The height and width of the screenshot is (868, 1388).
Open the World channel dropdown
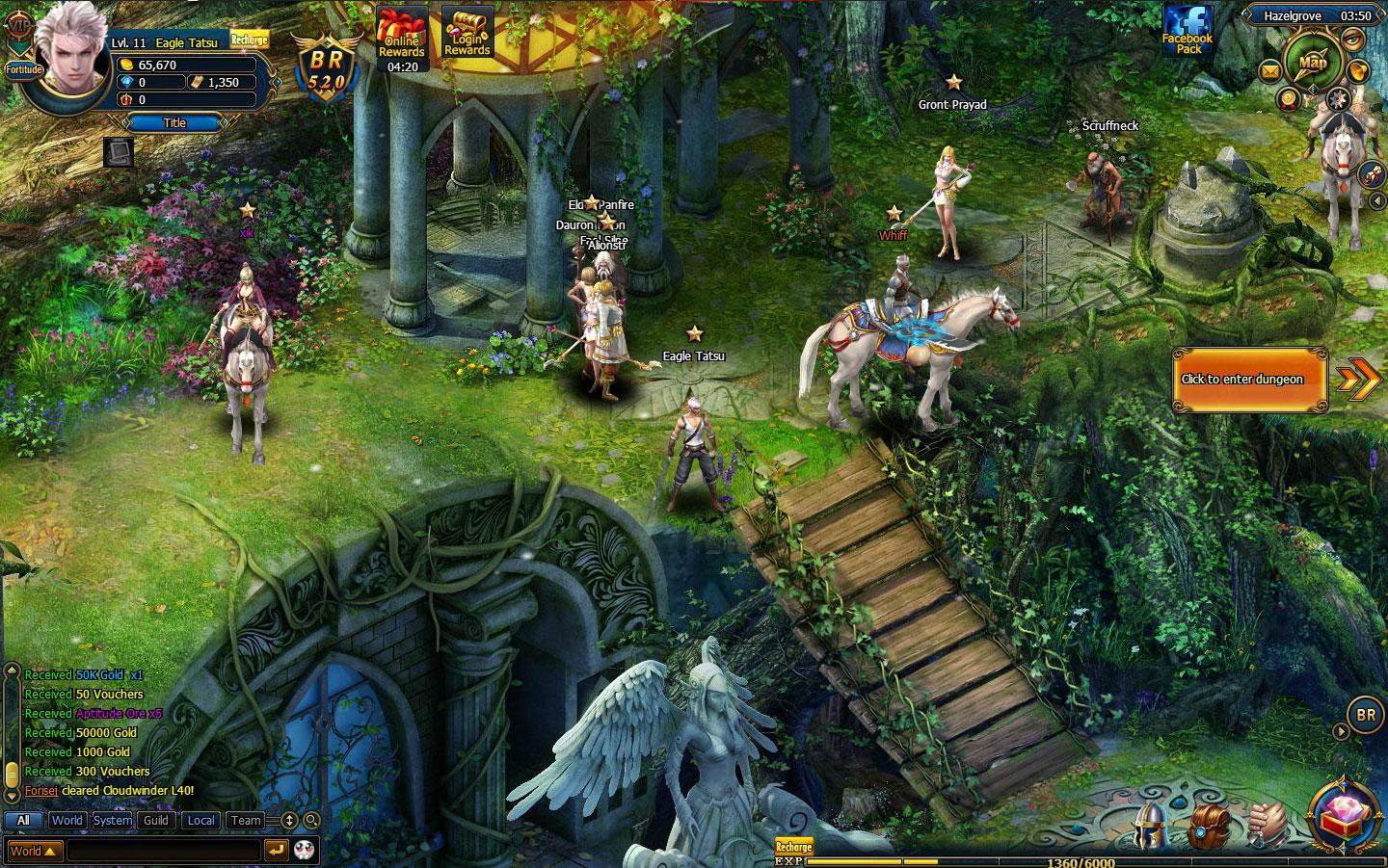pos(35,851)
